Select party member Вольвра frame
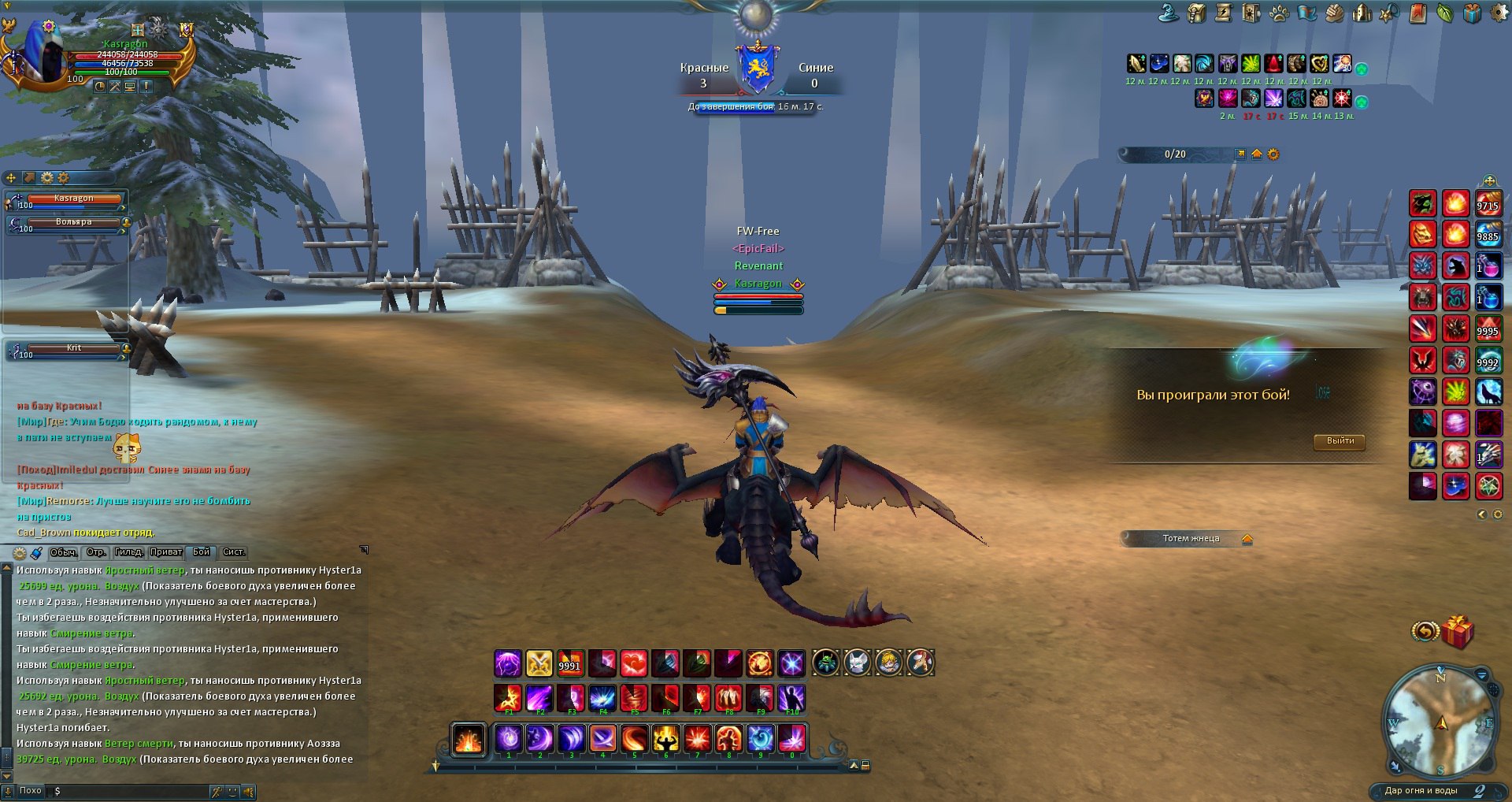Screen dimensions: 1512x802 click(x=74, y=224)
